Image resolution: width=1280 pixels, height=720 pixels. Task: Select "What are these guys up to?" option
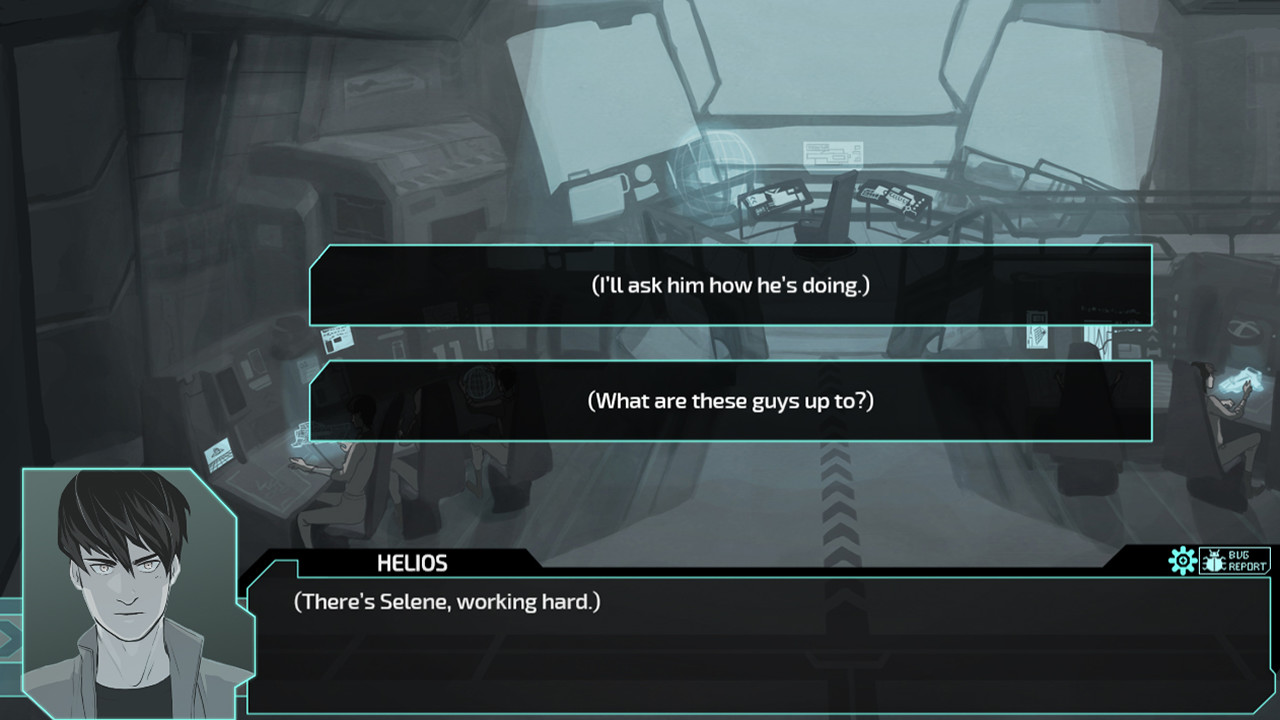pos(730,401)
